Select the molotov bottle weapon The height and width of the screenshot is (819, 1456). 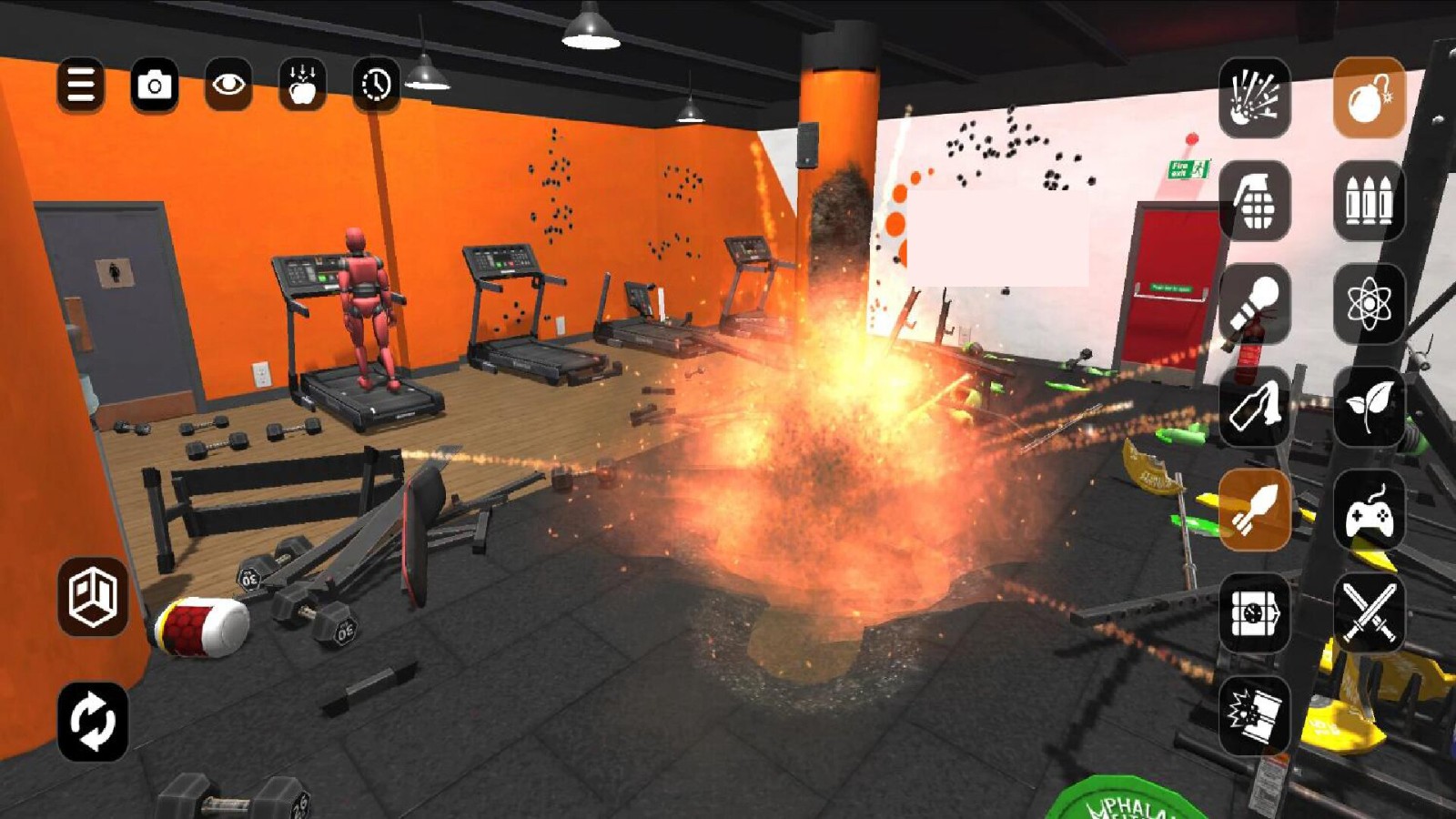click(x=1254, y=407)
